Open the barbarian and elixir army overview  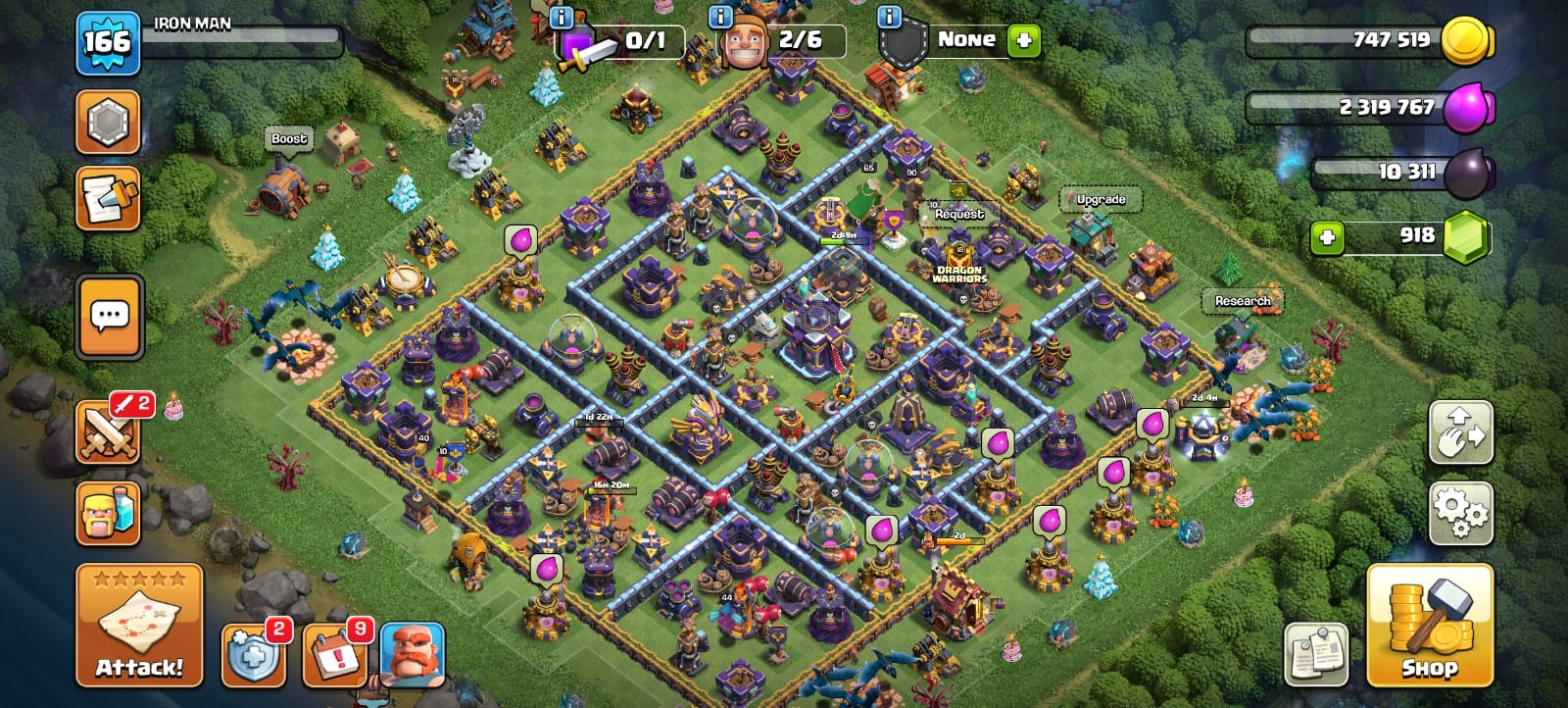click(108, 512)
